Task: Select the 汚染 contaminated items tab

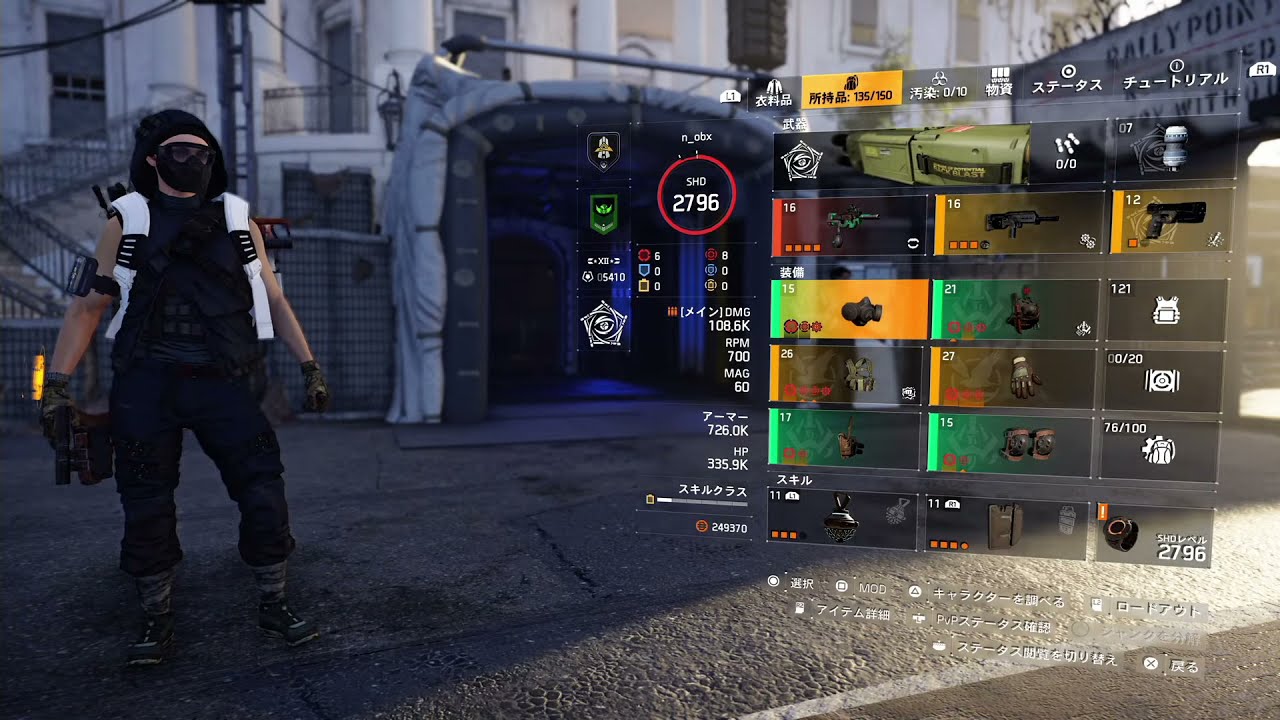Action: [x=938, y=90]
